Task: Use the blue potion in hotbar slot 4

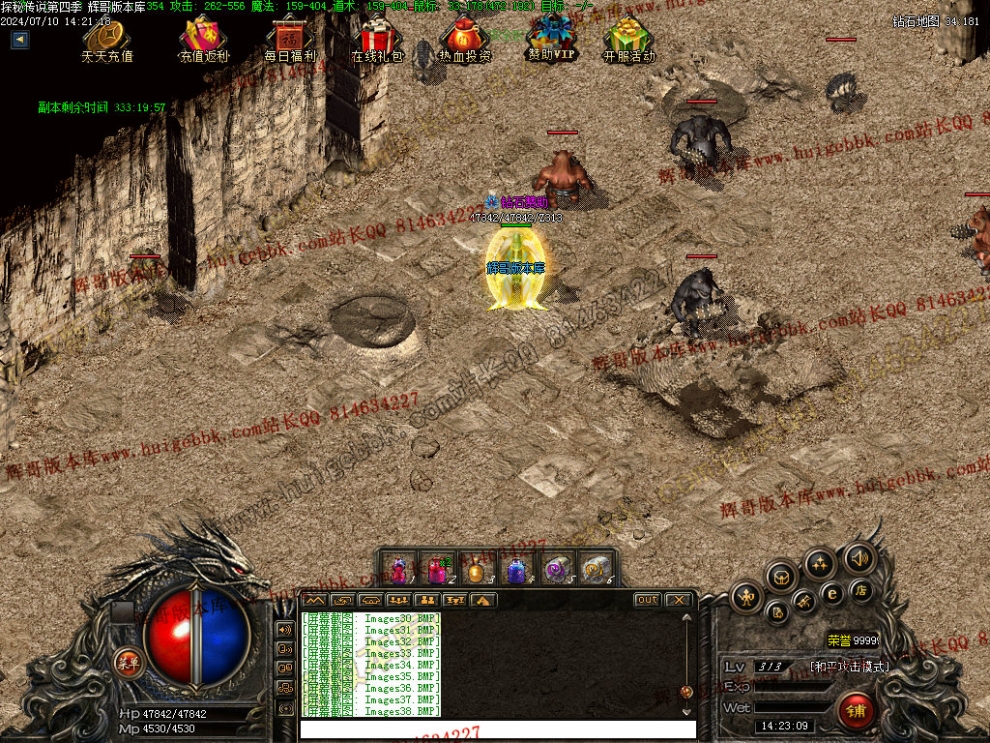Action: pyautogui.click(x=515, y=571)
